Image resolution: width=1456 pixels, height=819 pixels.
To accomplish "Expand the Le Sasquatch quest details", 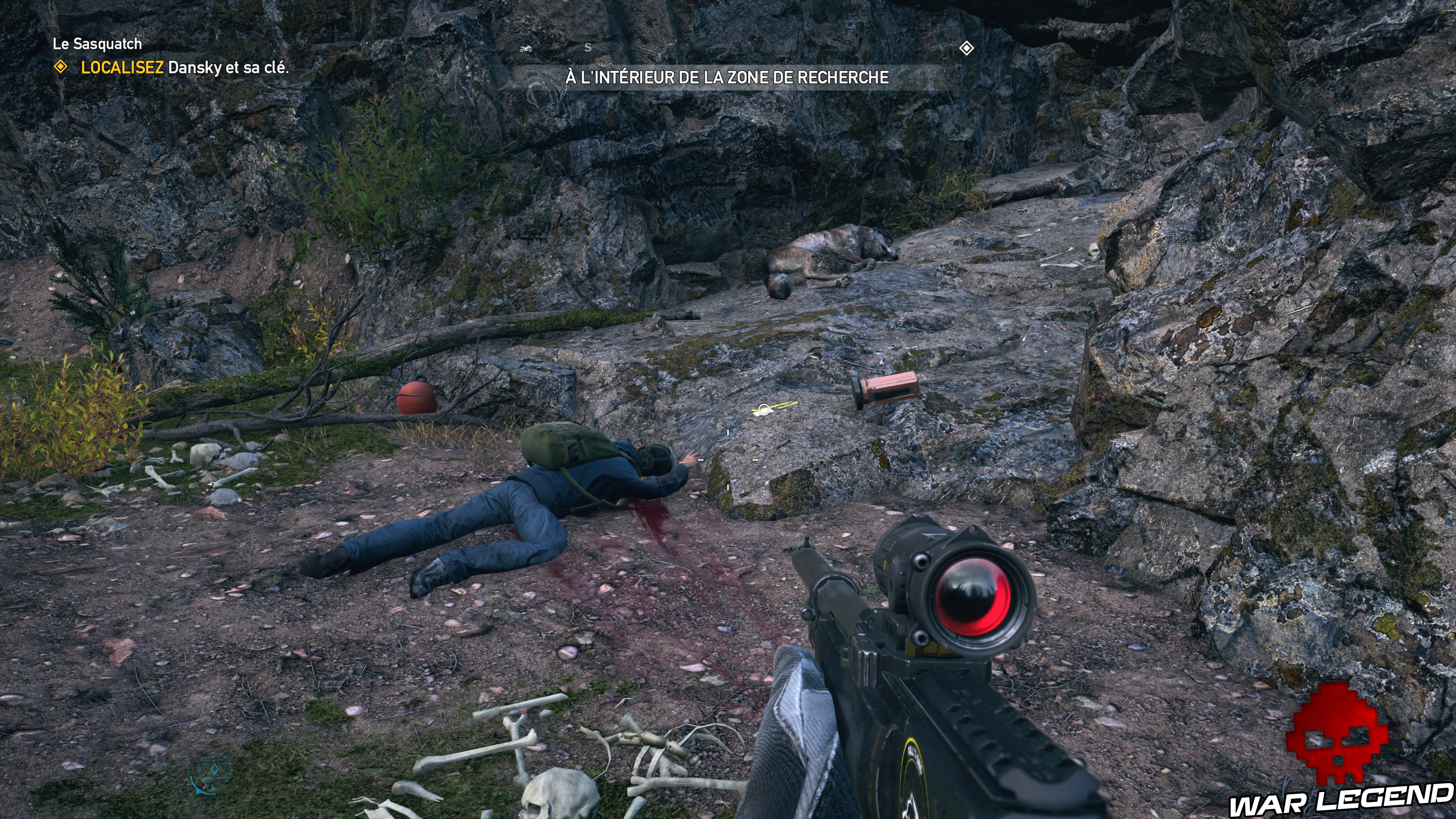I will coord(96,44).
